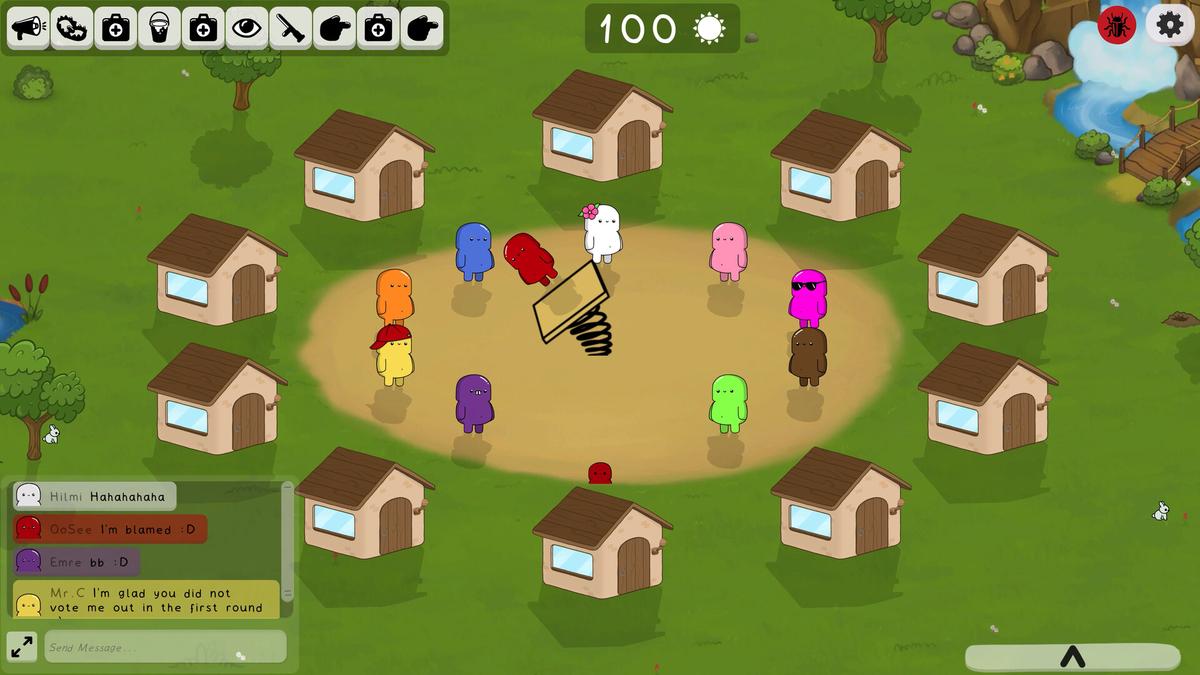The image size is (1200, 675).
Task: Click Emre's "bb :D" chat message
Action: point(77,562)
